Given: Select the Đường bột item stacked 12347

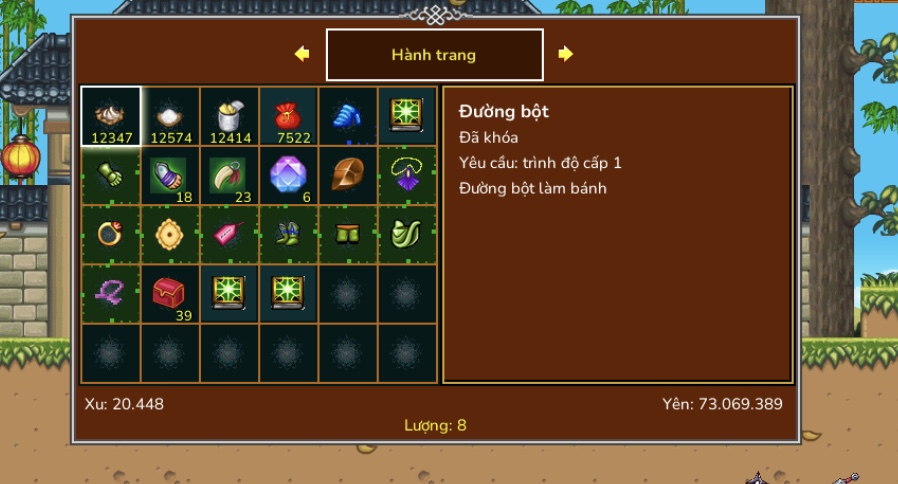Looking at the screenshot, I should pos(111,116).
